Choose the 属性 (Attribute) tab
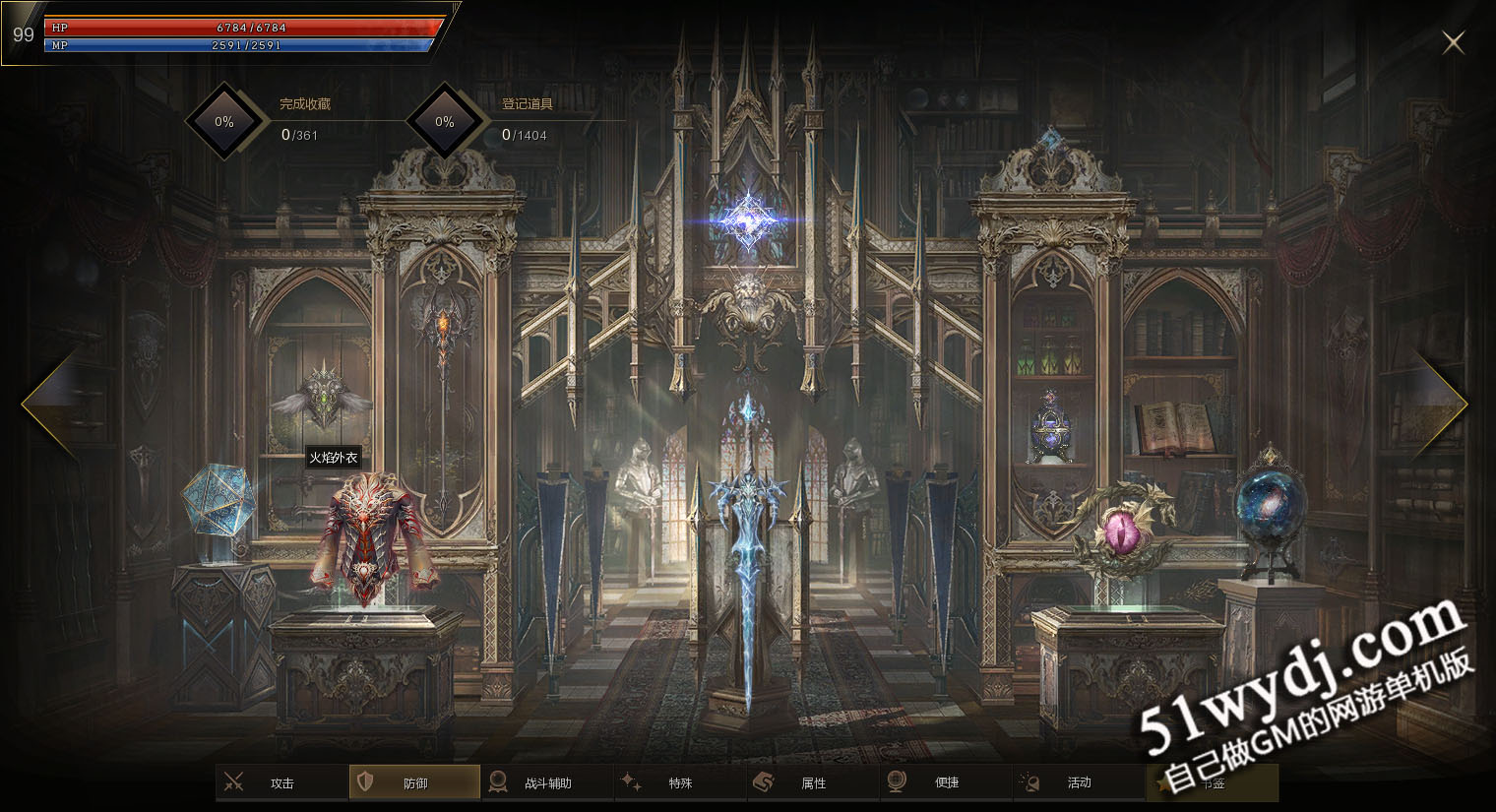This screenshot has width=1496, height=812. (813, 783)
